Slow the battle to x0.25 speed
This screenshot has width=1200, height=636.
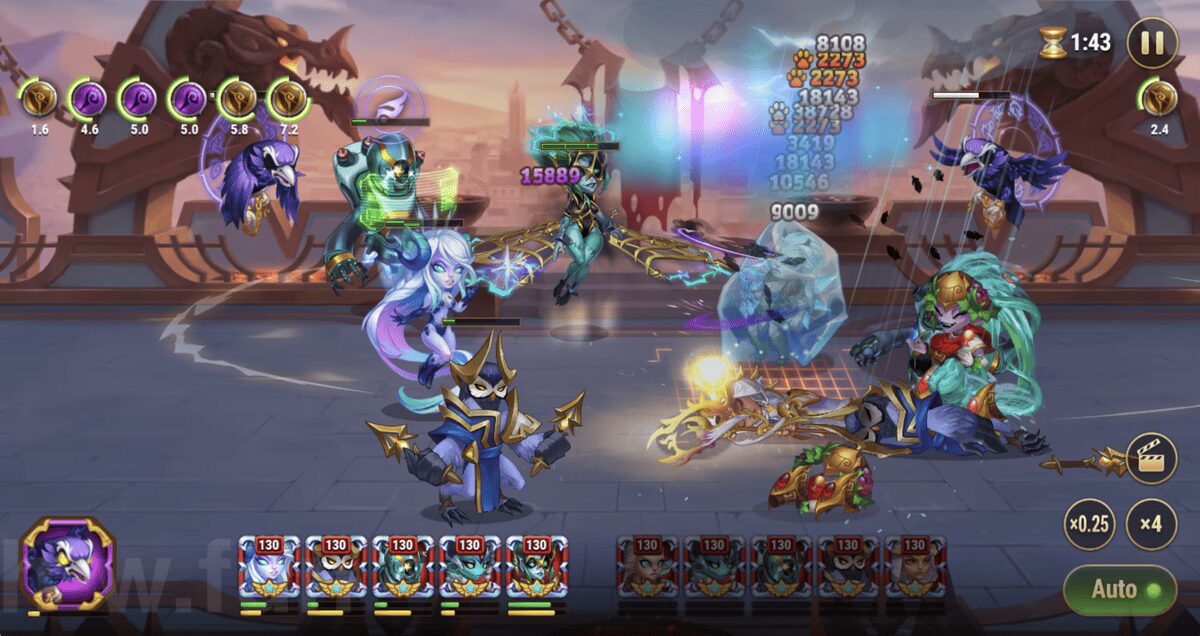[x=1089, y=525]
